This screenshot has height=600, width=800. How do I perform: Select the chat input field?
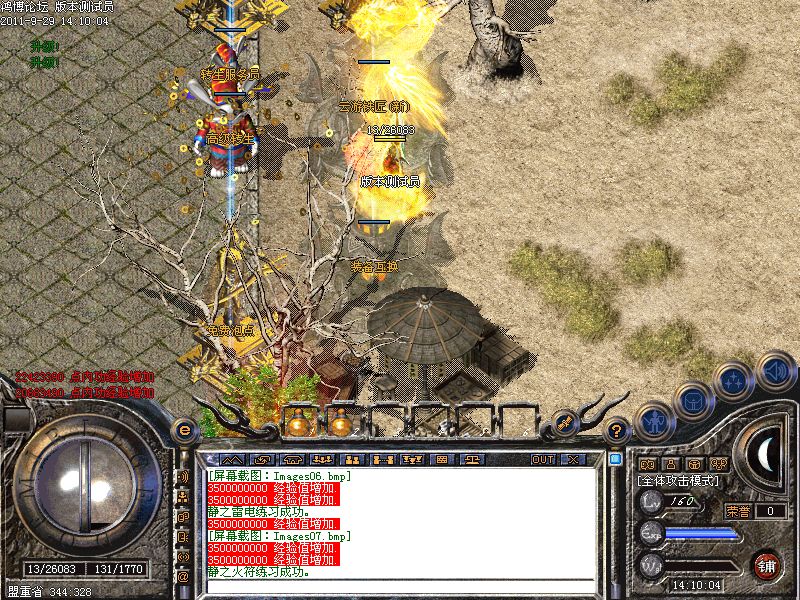400,586
